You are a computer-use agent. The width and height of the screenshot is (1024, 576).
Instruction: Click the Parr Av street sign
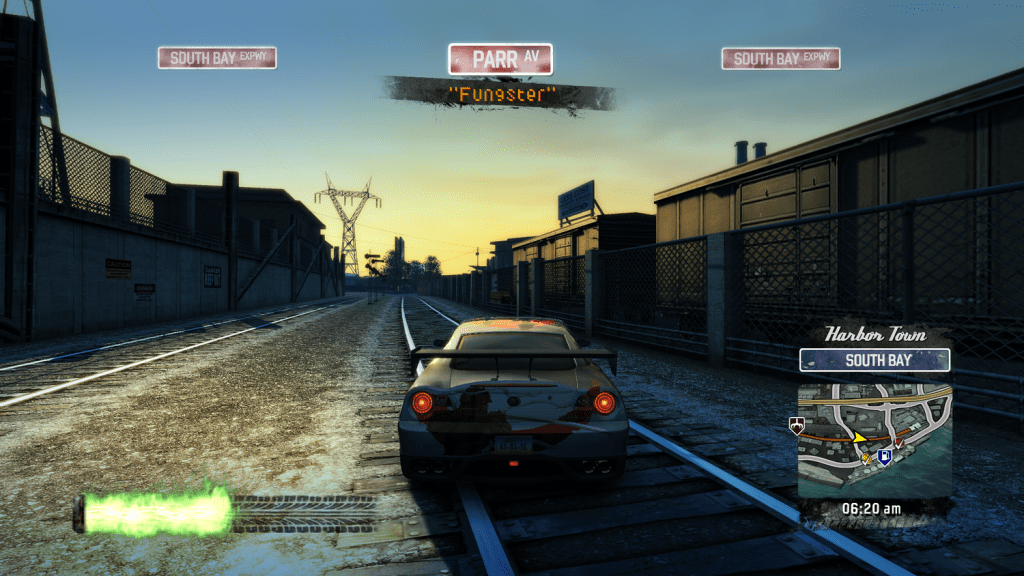[x=500, y=59]
